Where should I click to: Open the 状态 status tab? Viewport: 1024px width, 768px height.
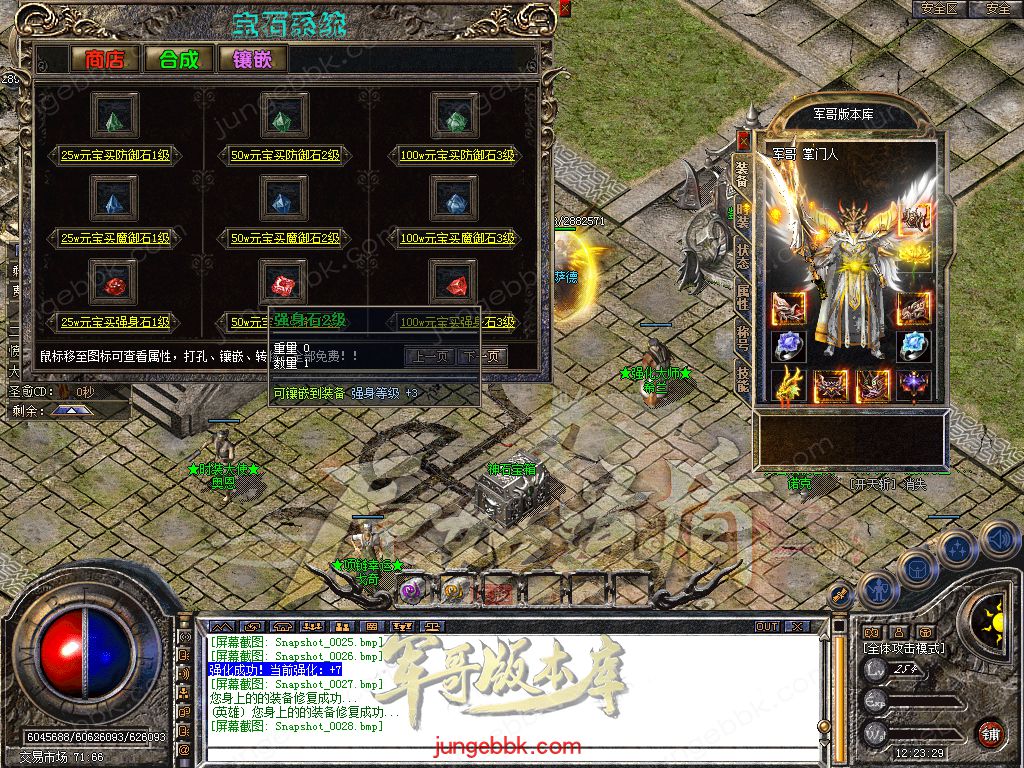point(743,253)
